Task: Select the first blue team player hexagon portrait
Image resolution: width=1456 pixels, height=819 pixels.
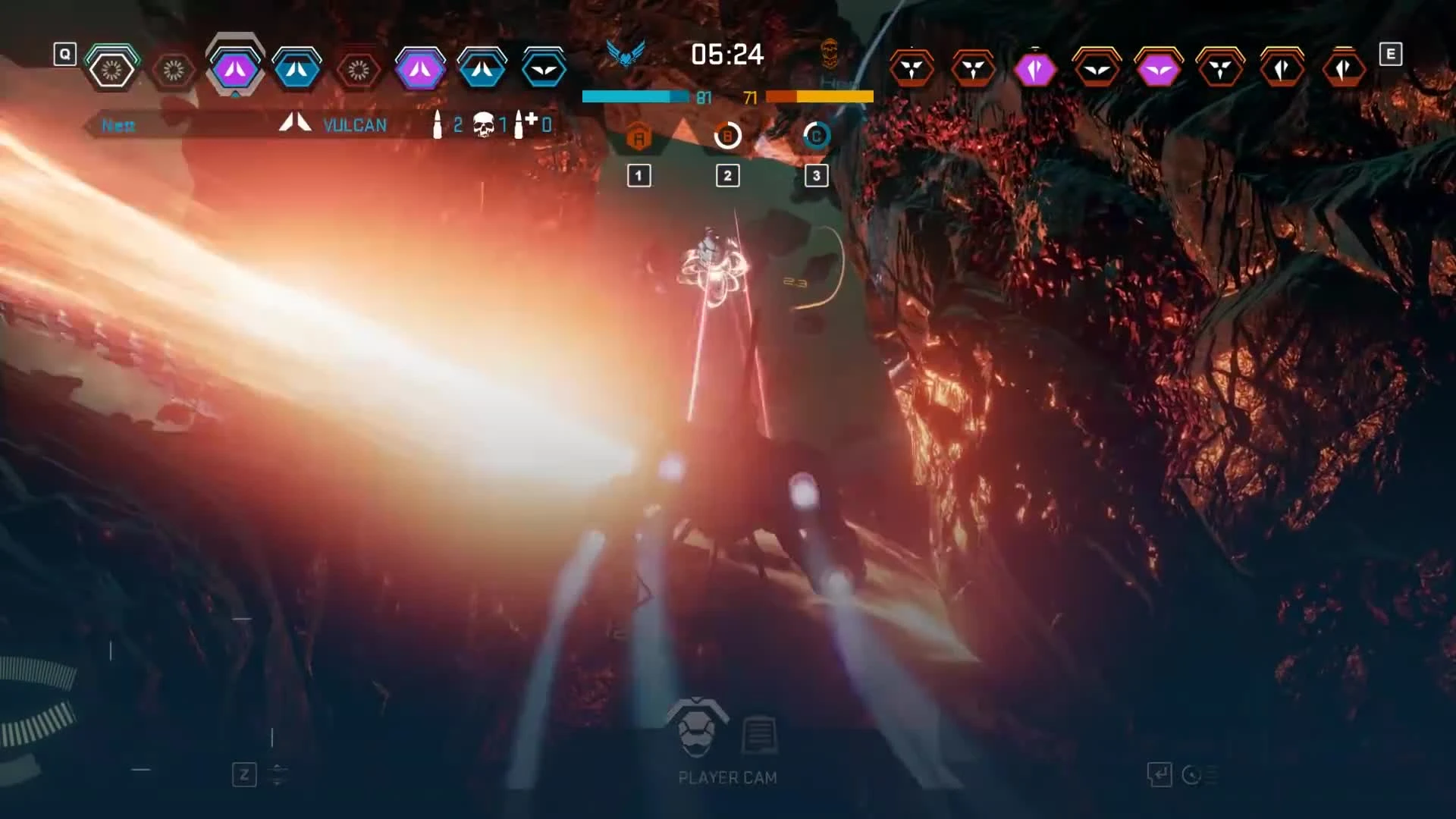Action: (x=111, y=67)
